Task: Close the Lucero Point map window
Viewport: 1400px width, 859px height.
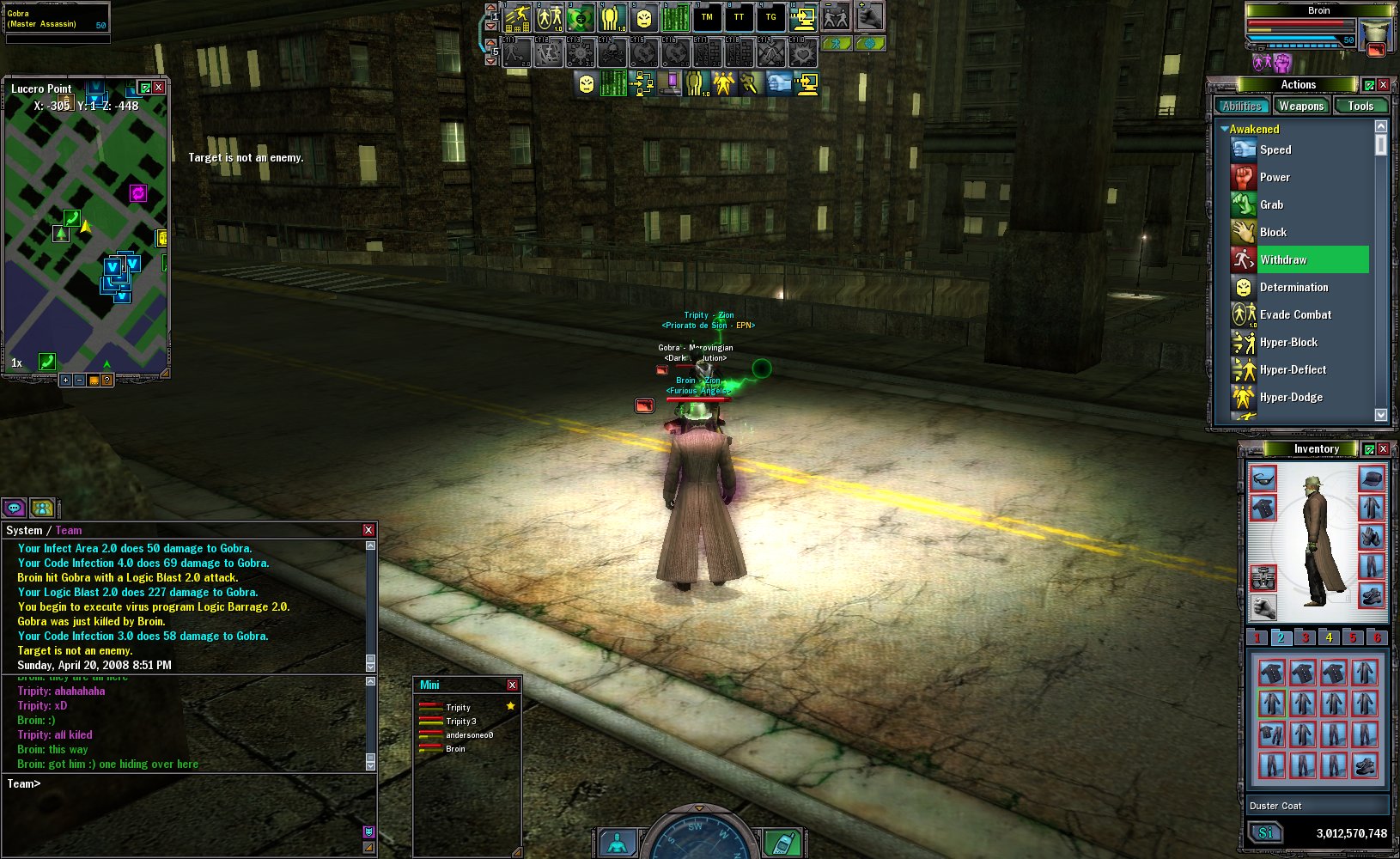Action: point(159,88)
